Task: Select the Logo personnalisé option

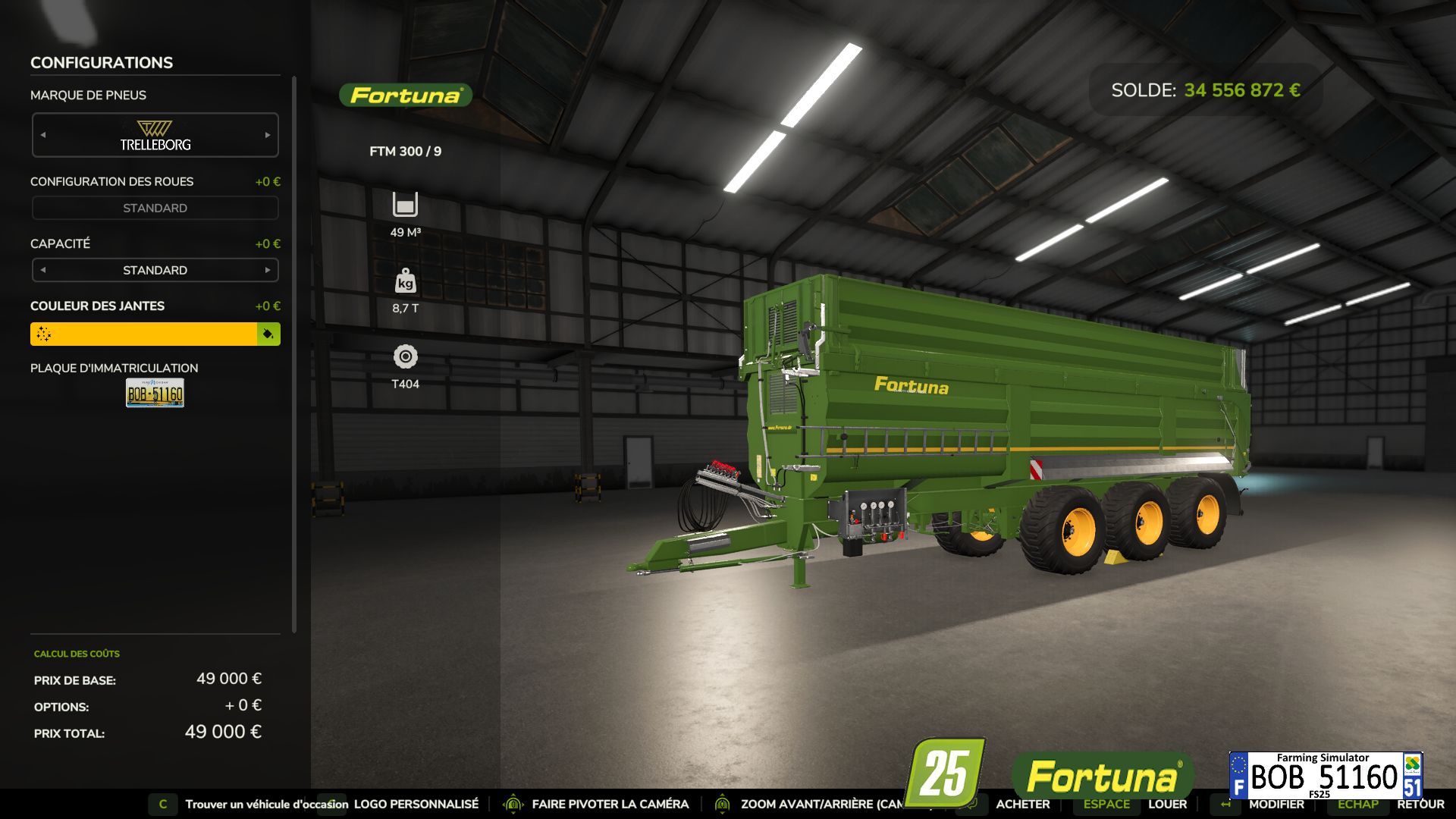Action: tap(416, 804)
